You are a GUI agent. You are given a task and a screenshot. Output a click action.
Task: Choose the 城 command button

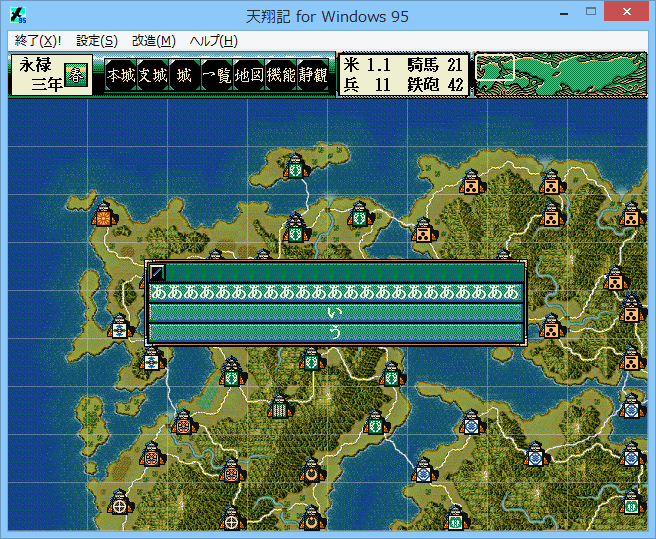pyautogui.click(x=184, y=75)
